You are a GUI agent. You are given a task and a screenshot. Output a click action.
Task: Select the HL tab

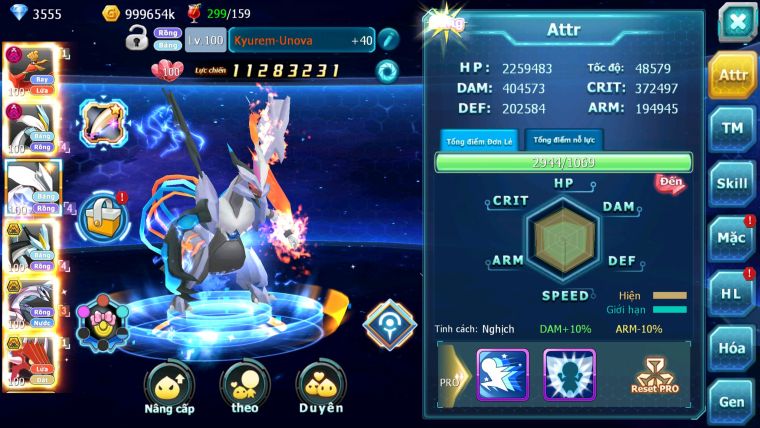tap(733, 293)
